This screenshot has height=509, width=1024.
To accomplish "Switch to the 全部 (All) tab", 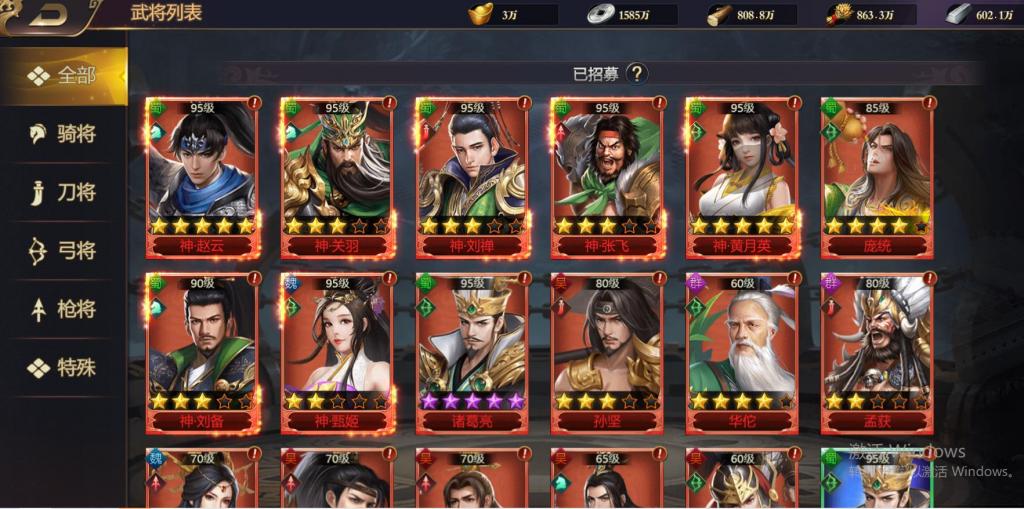I will click(x=64, y=76).
